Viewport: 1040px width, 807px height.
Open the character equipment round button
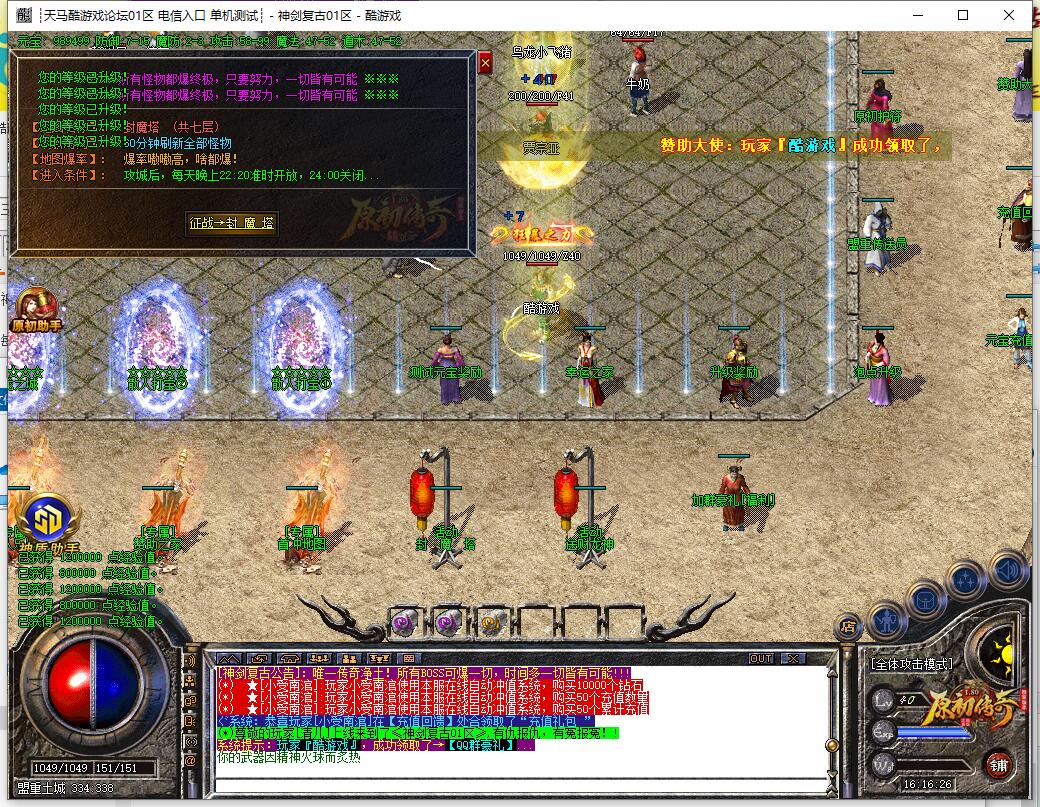tap(887, 621)
